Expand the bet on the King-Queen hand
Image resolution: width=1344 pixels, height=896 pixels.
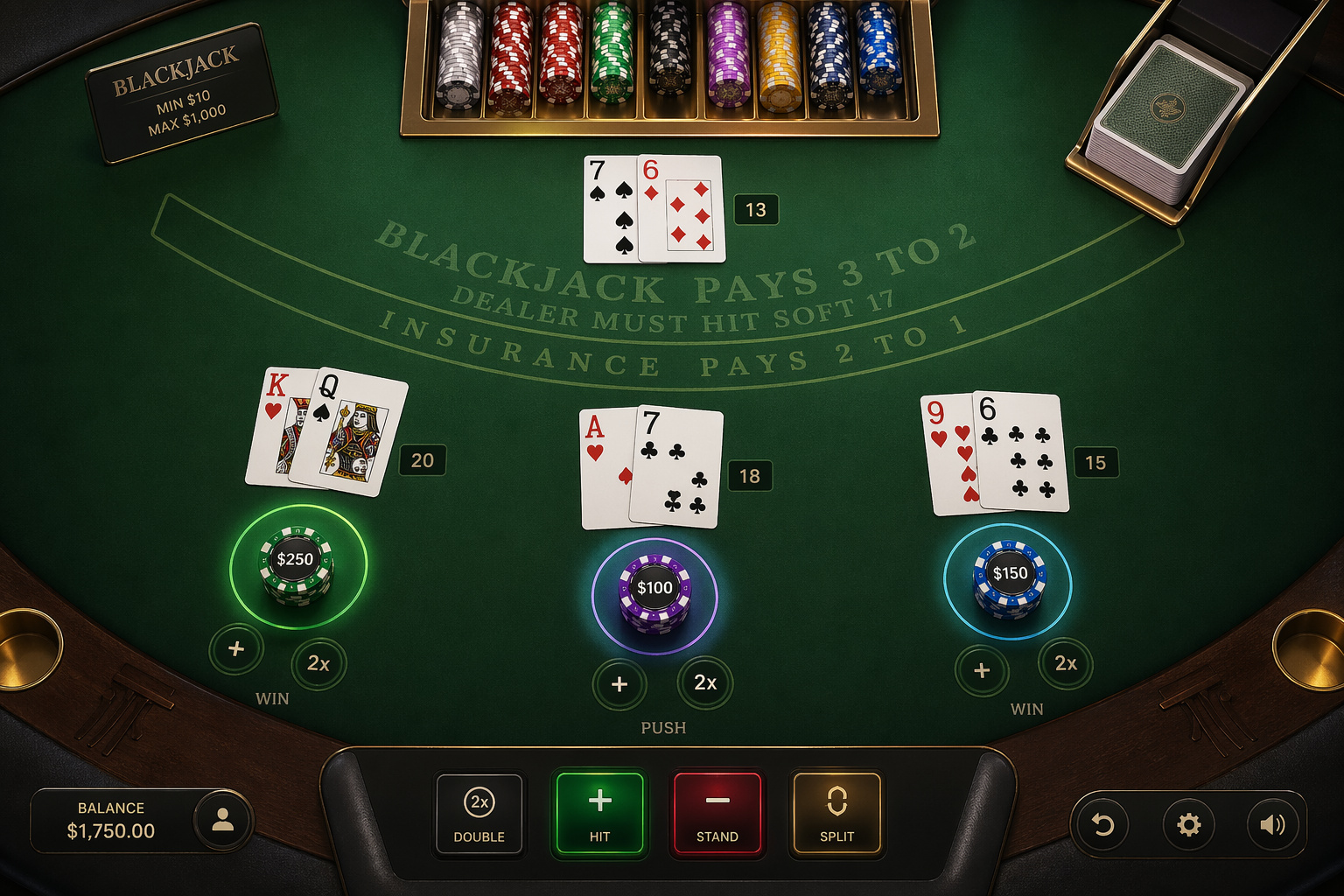[235, 649]
